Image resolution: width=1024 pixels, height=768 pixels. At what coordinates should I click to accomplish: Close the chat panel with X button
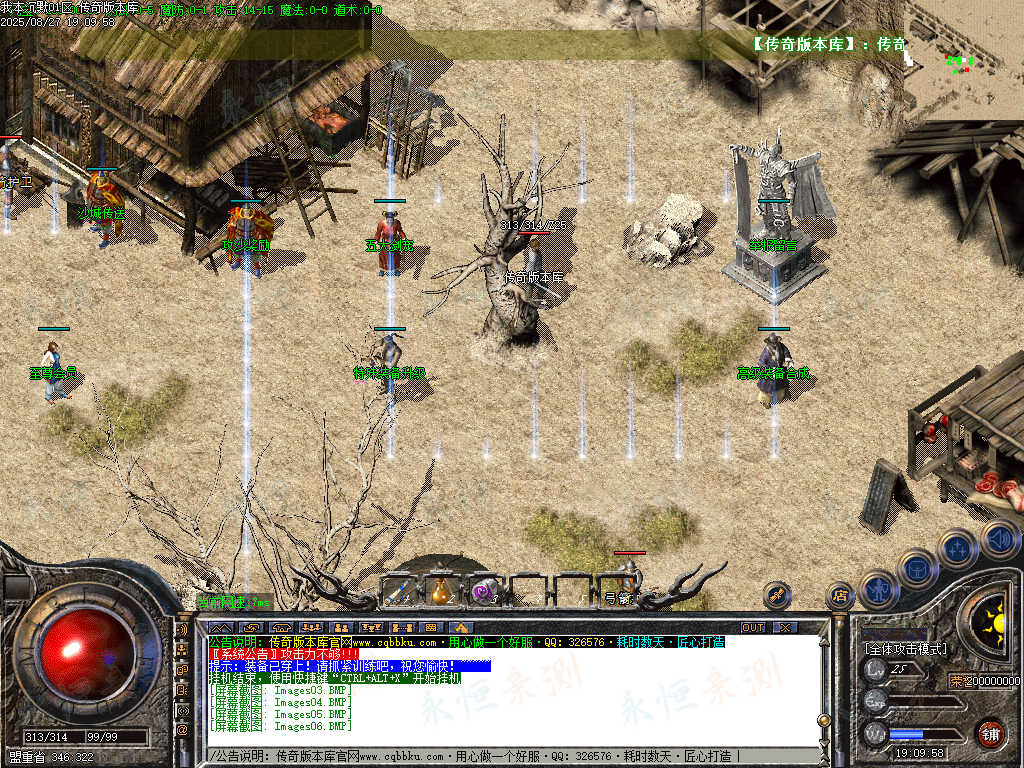coord(786,627)
